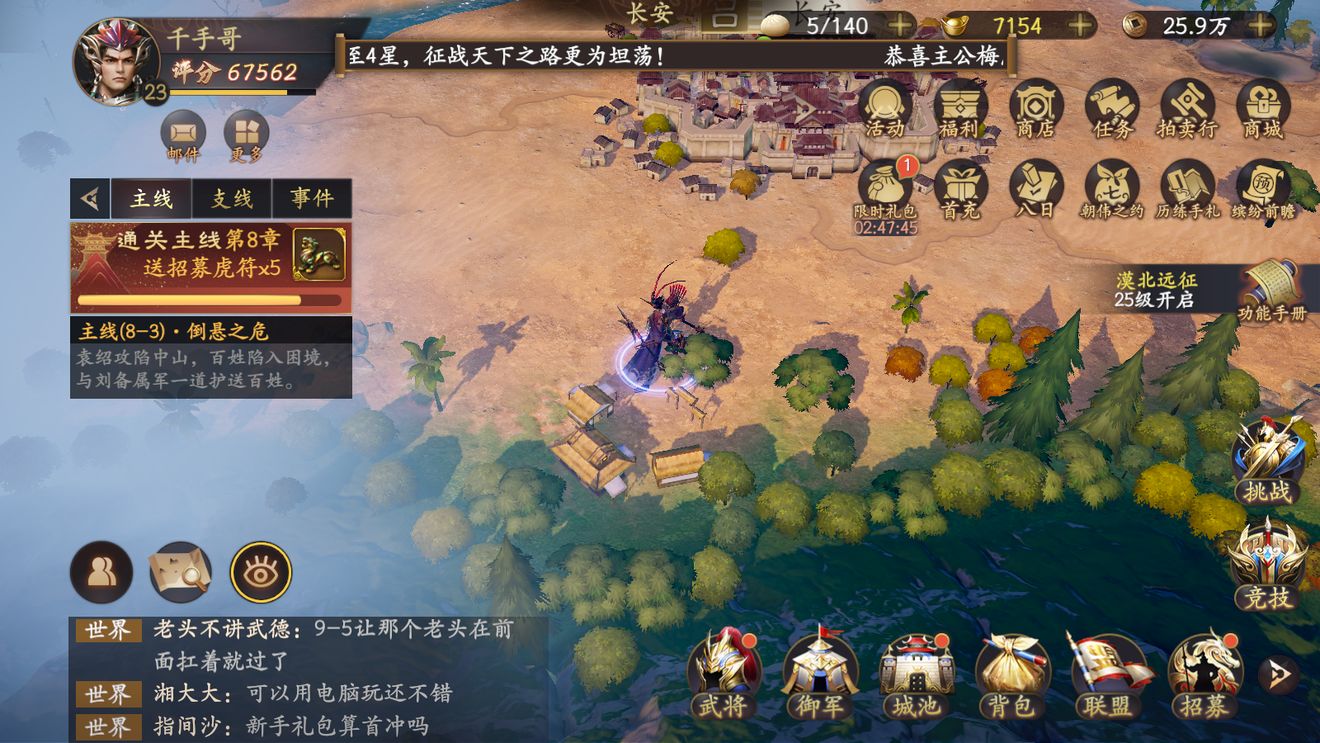Open the 活动 (Events) panel
The width and height of the screenshot is (1320, 743).
(x=884, y=110)
